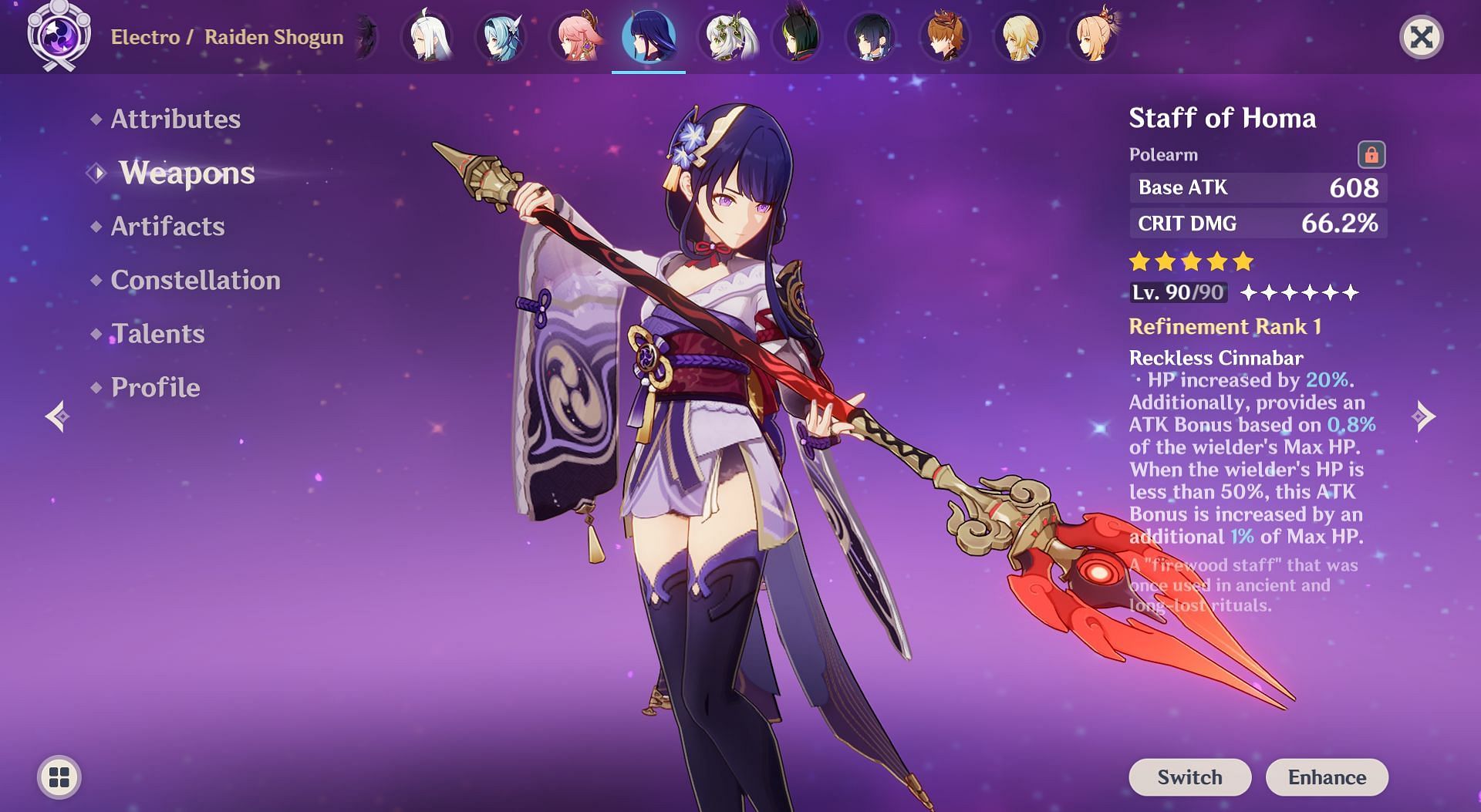Enhance the Staff of Homa
This screenshot has width=1481, height=812.
pos(1327,777)
